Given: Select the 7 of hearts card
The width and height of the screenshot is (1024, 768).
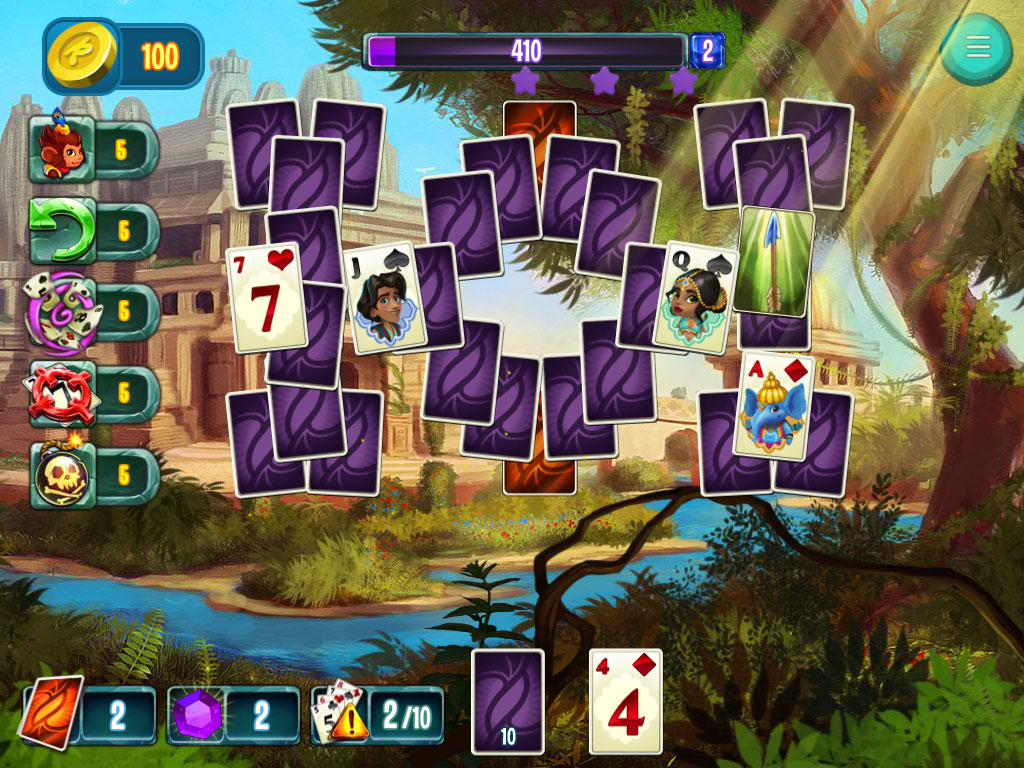Looking at the screenshot, I should 266,297.
